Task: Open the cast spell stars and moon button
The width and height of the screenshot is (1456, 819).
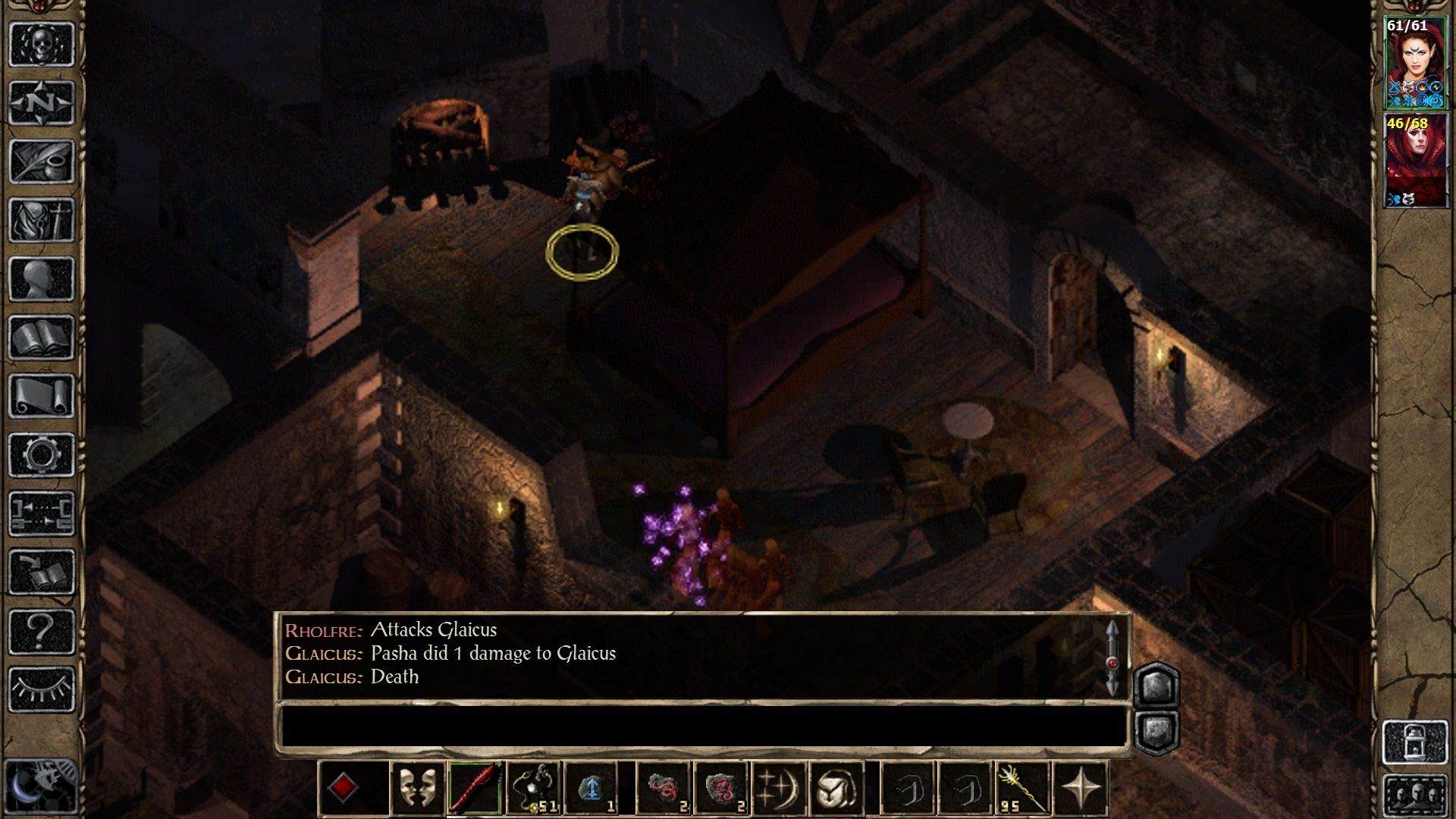Action: tap(778, 788)
